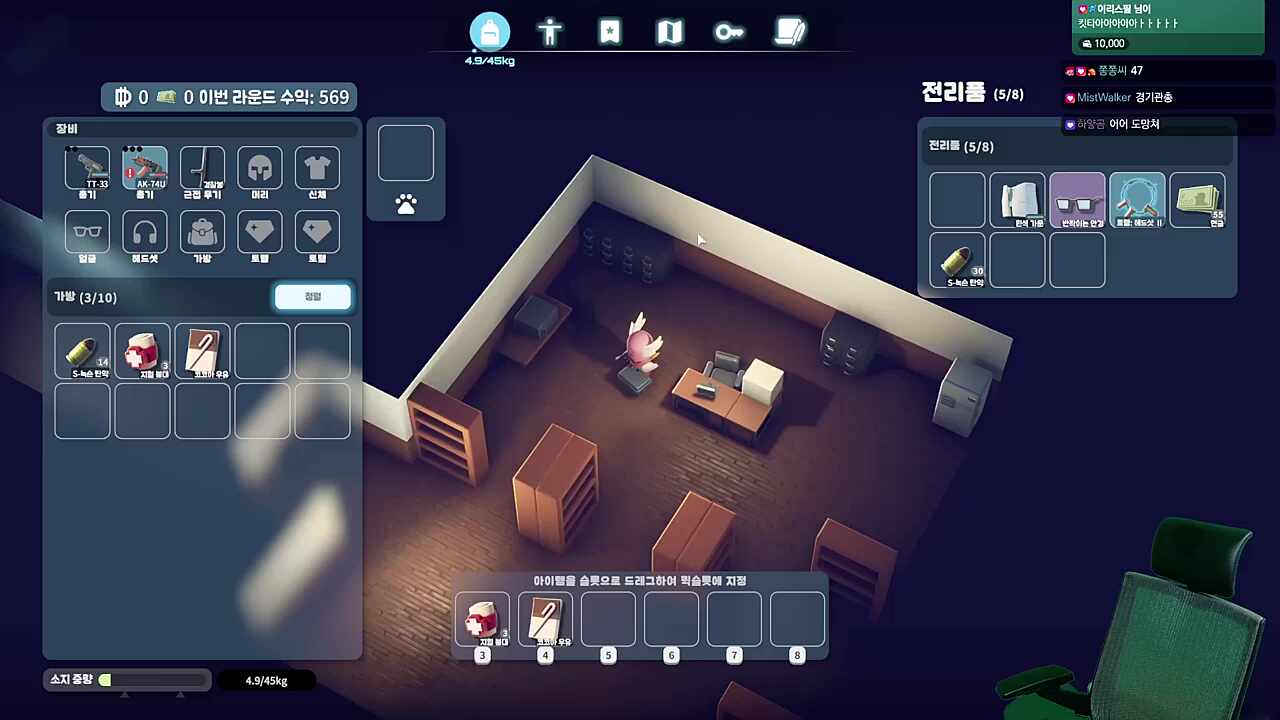Screen dimensions: 1280x720
Task: Open the journal notes icon in top toolbar
Action: click(789, 32)
